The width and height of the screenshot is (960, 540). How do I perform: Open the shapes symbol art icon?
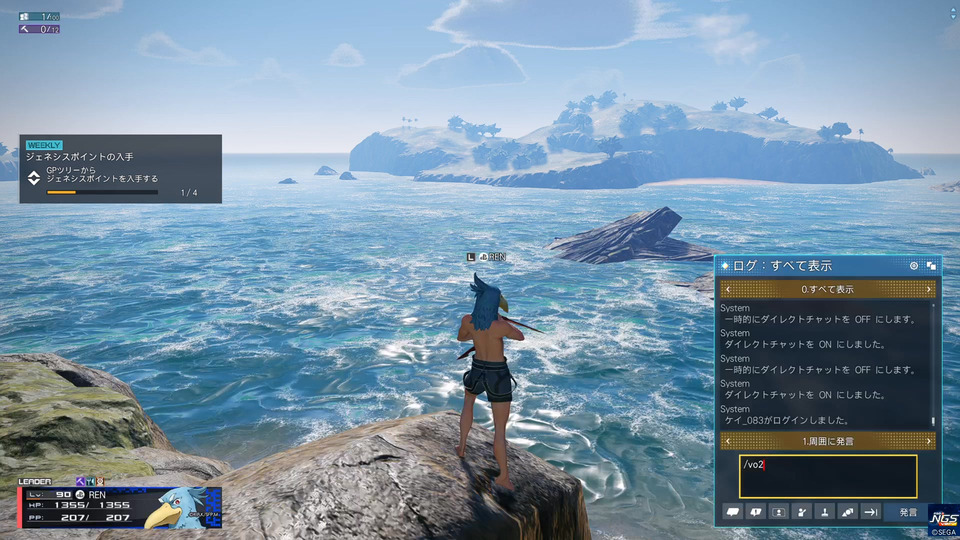click(847, 512)
